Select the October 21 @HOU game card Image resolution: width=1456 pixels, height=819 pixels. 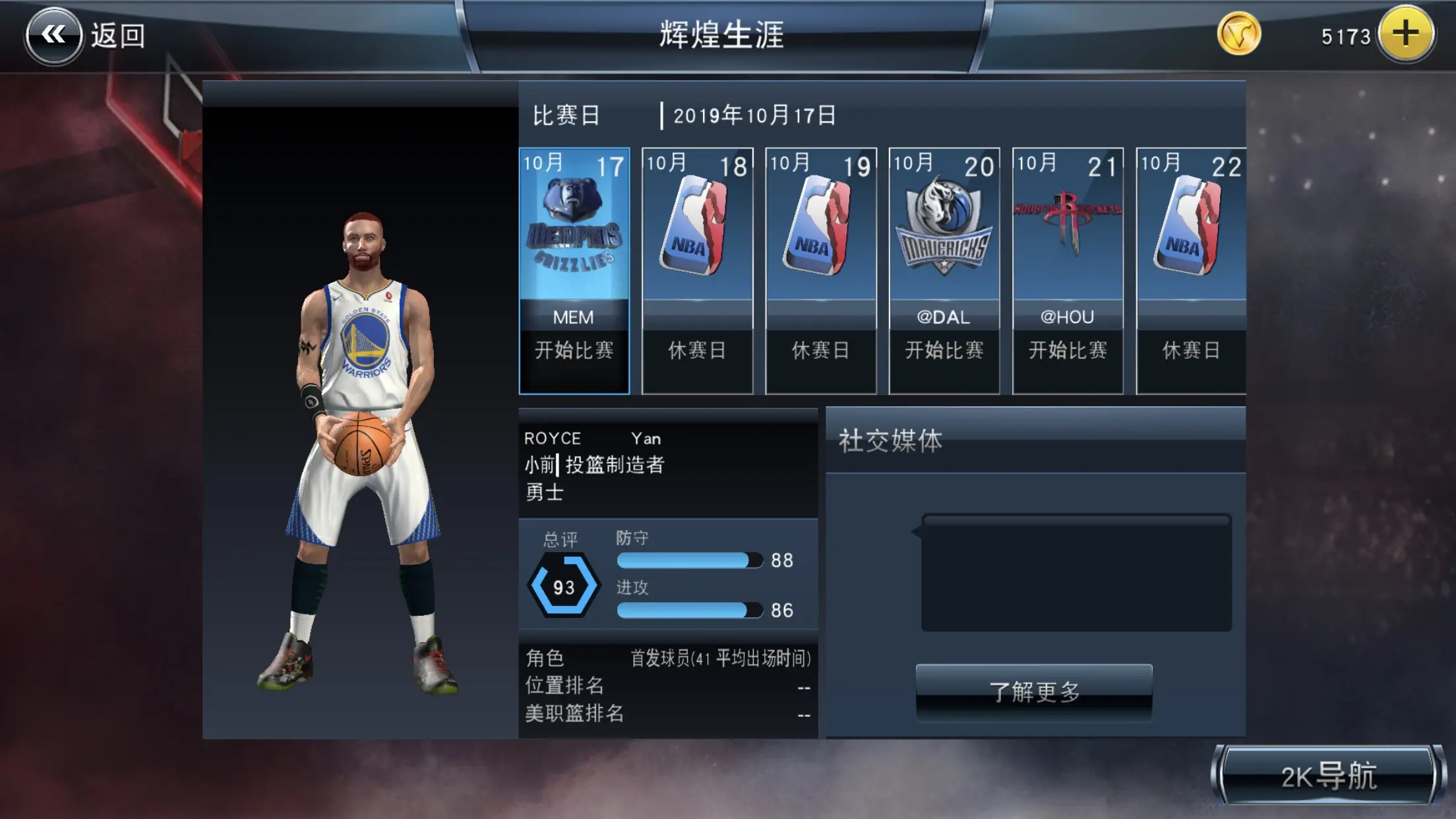pyautogui.click(x=1068, y=270)
